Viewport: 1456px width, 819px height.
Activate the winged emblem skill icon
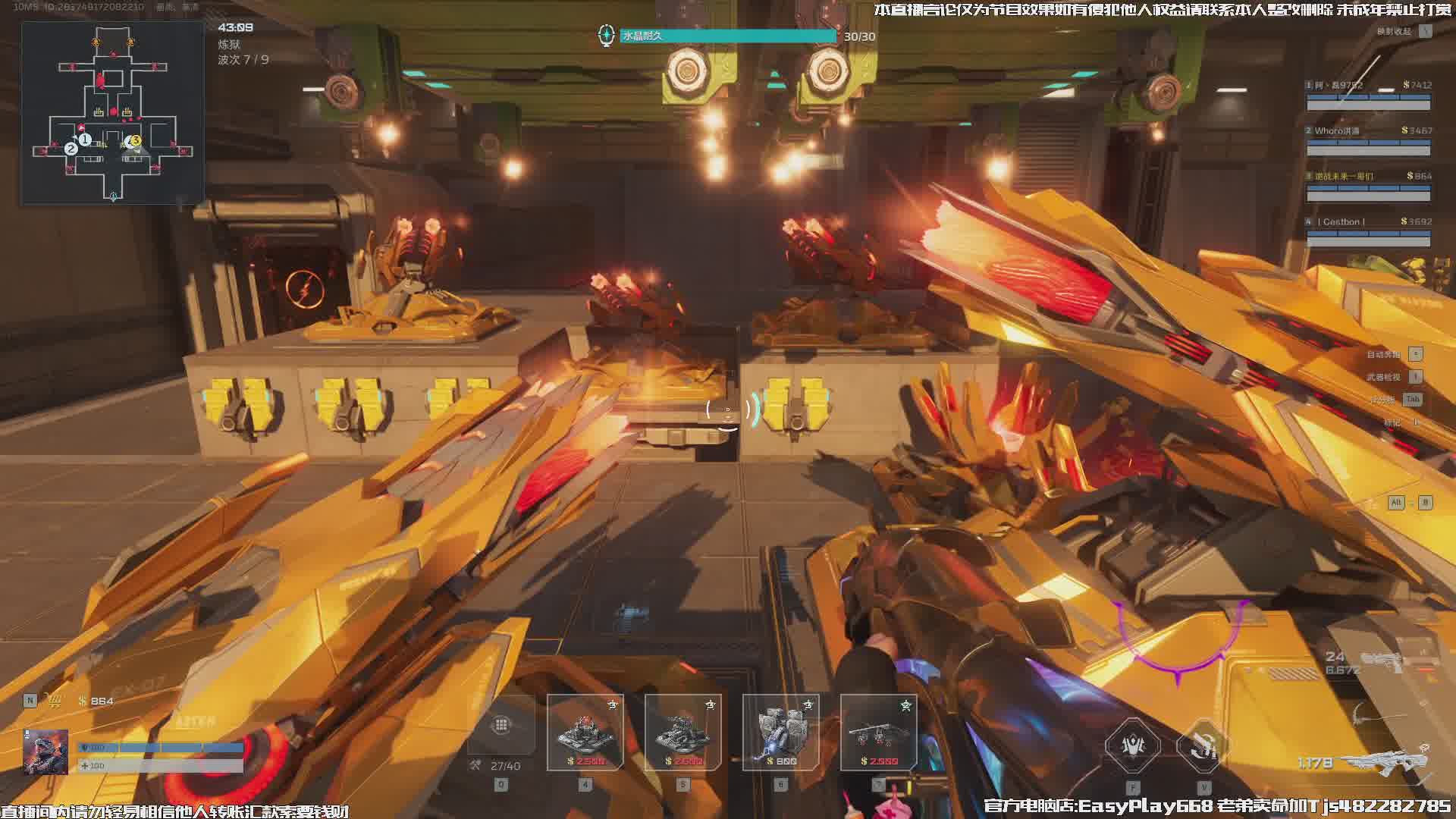coord(1132,746)
